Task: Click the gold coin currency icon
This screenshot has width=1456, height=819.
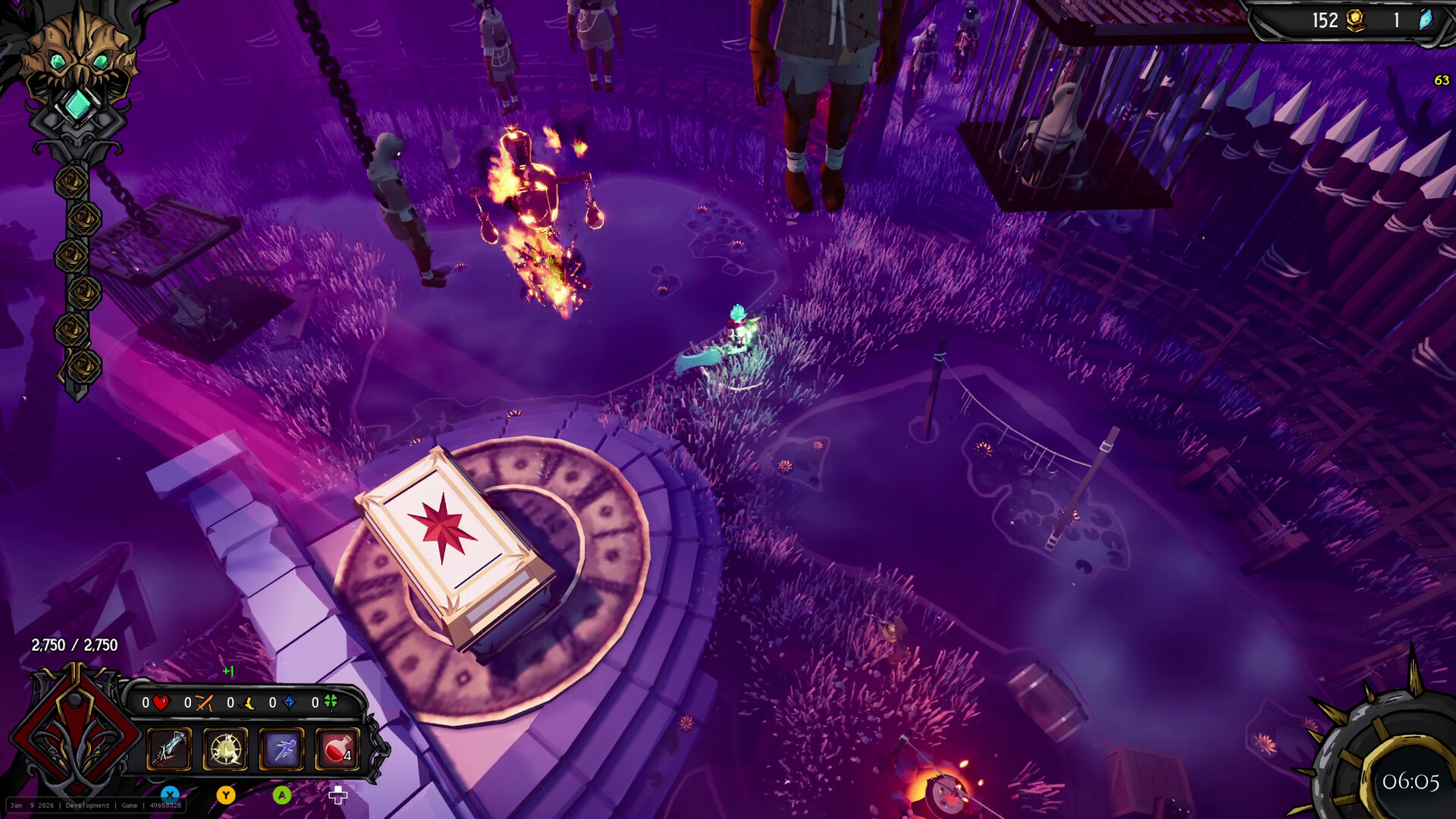Action: click(x=1354, y=20)
